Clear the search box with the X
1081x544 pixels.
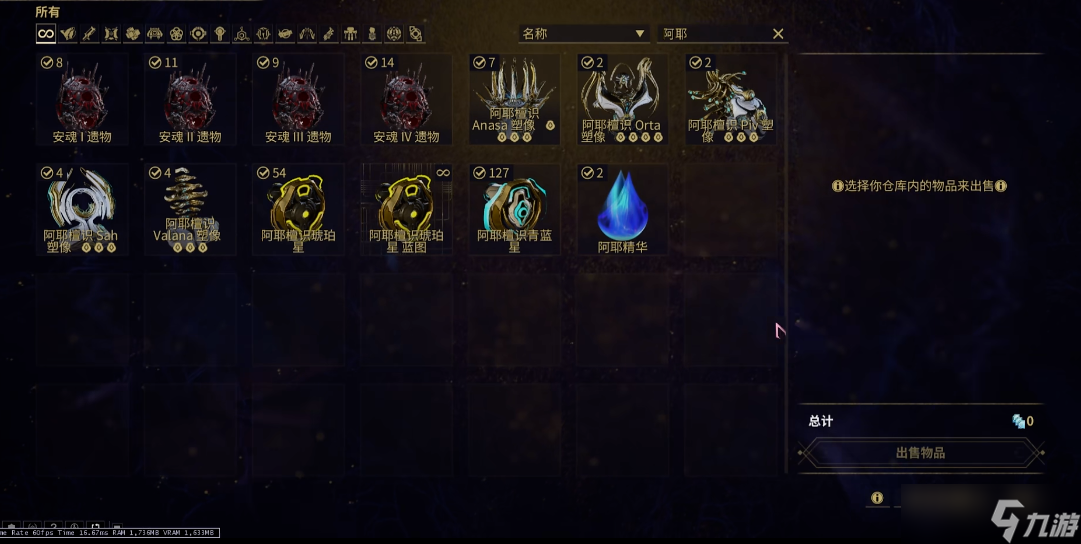pos(778,34)
